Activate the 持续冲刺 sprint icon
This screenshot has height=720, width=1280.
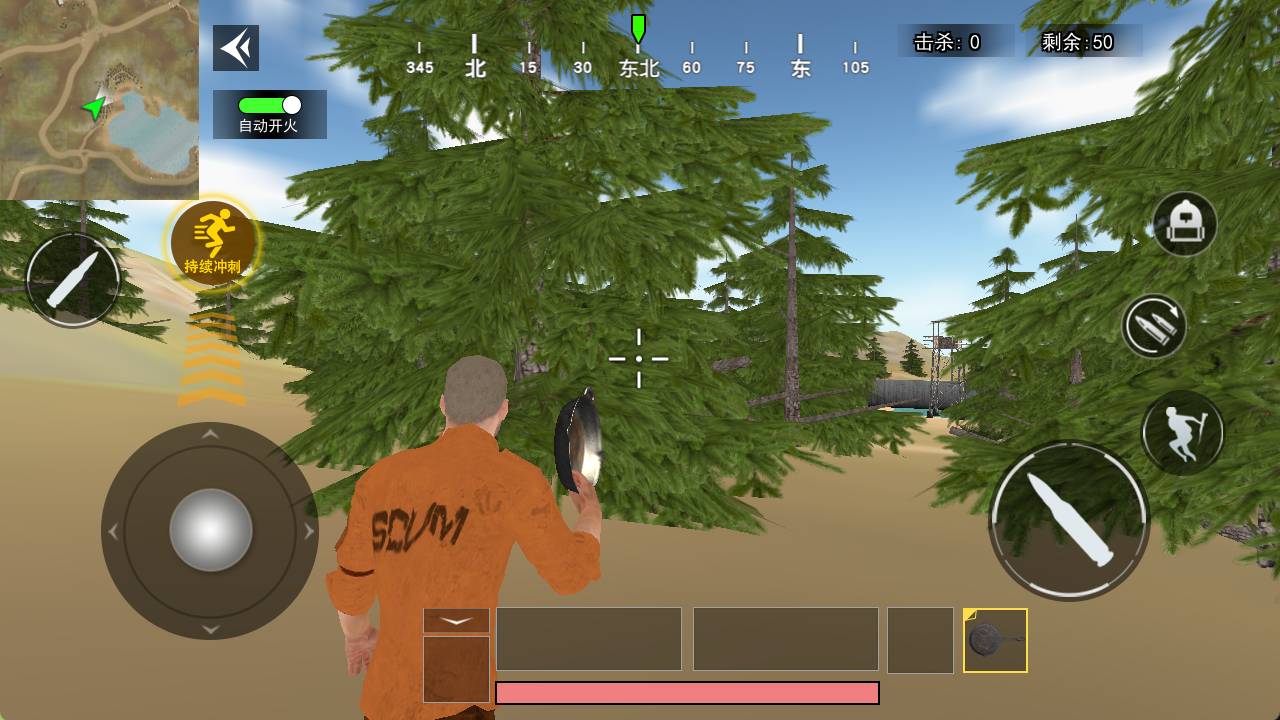213,240
